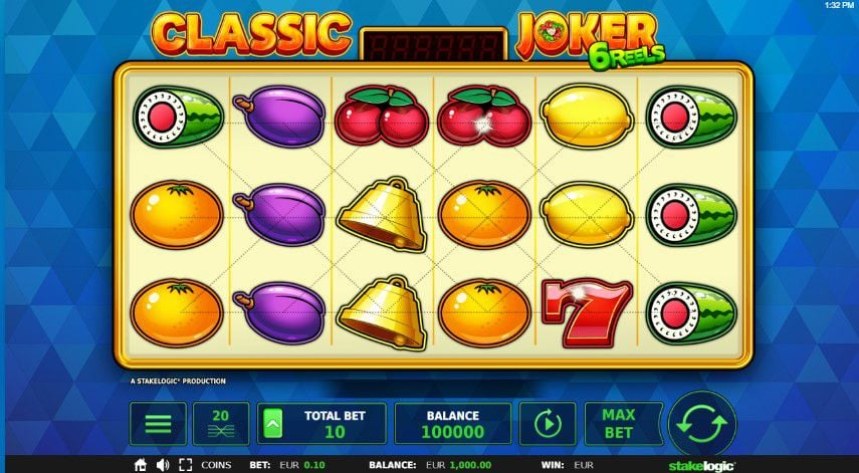Screen dimensions: 859x473
Task: Open the 20 paylines selector
Action: (221, 423)
